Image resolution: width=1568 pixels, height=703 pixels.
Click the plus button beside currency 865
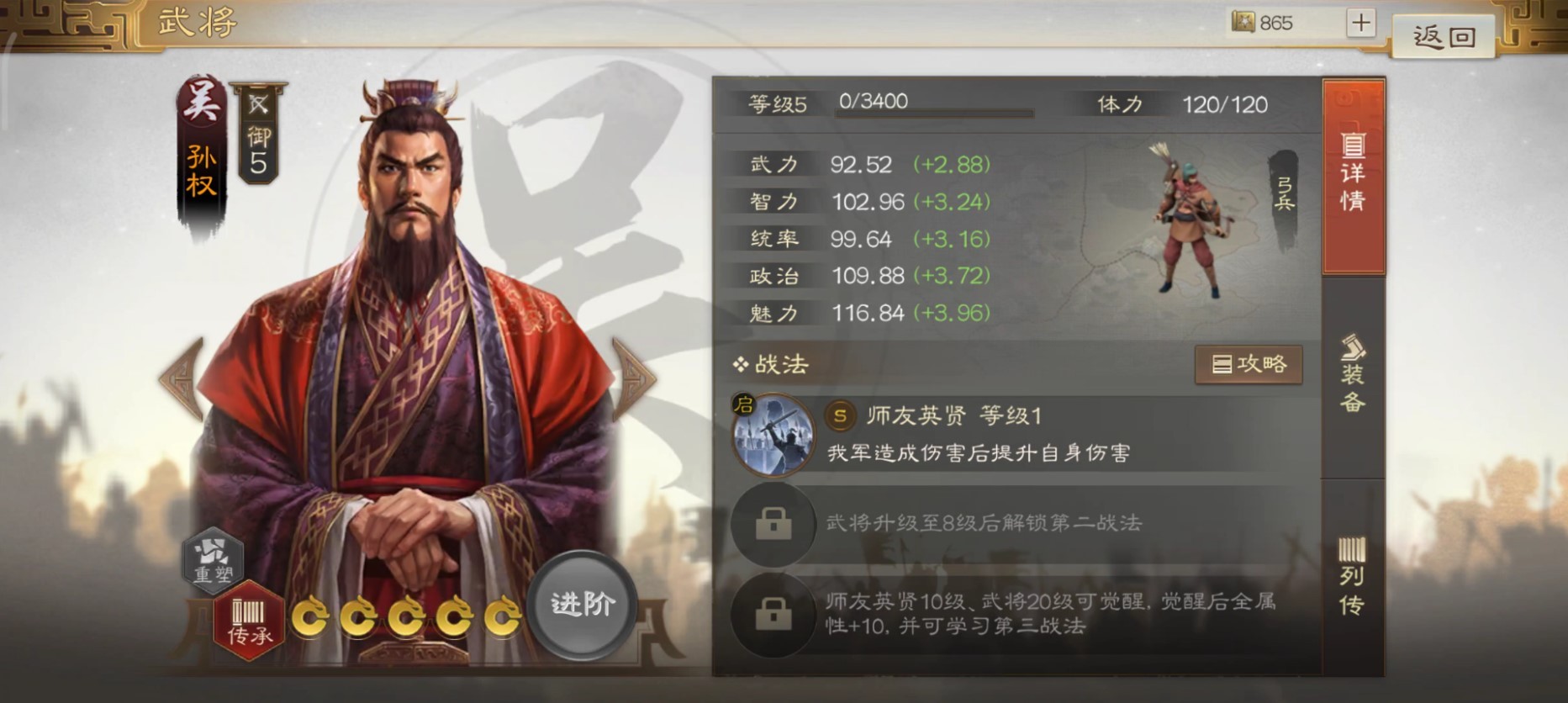click(1362, 23)
